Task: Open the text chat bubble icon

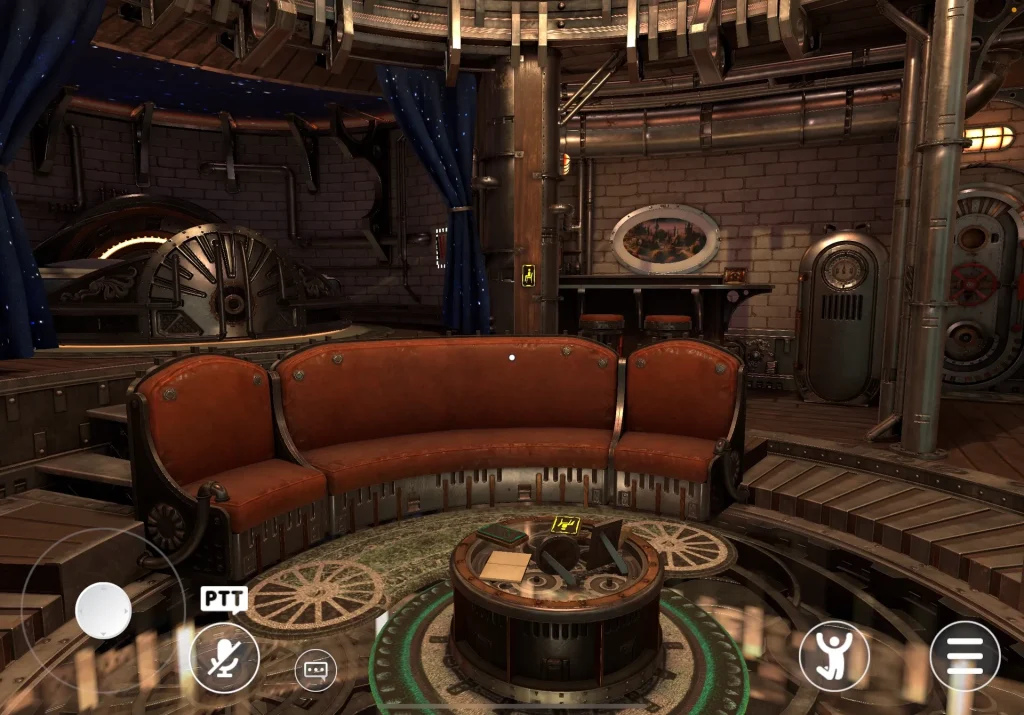Action: [x=315, y=669]
